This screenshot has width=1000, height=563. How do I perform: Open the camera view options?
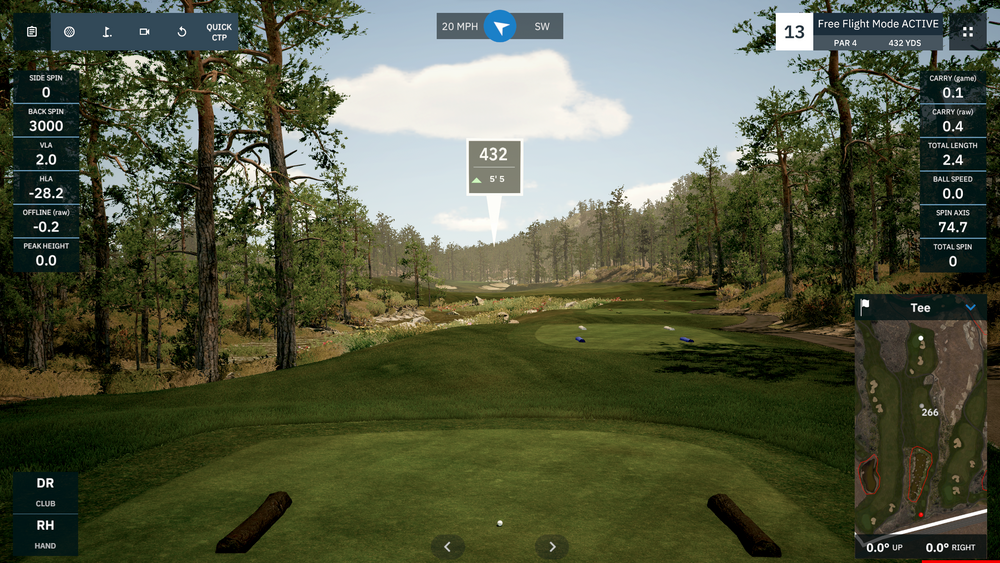144,32
